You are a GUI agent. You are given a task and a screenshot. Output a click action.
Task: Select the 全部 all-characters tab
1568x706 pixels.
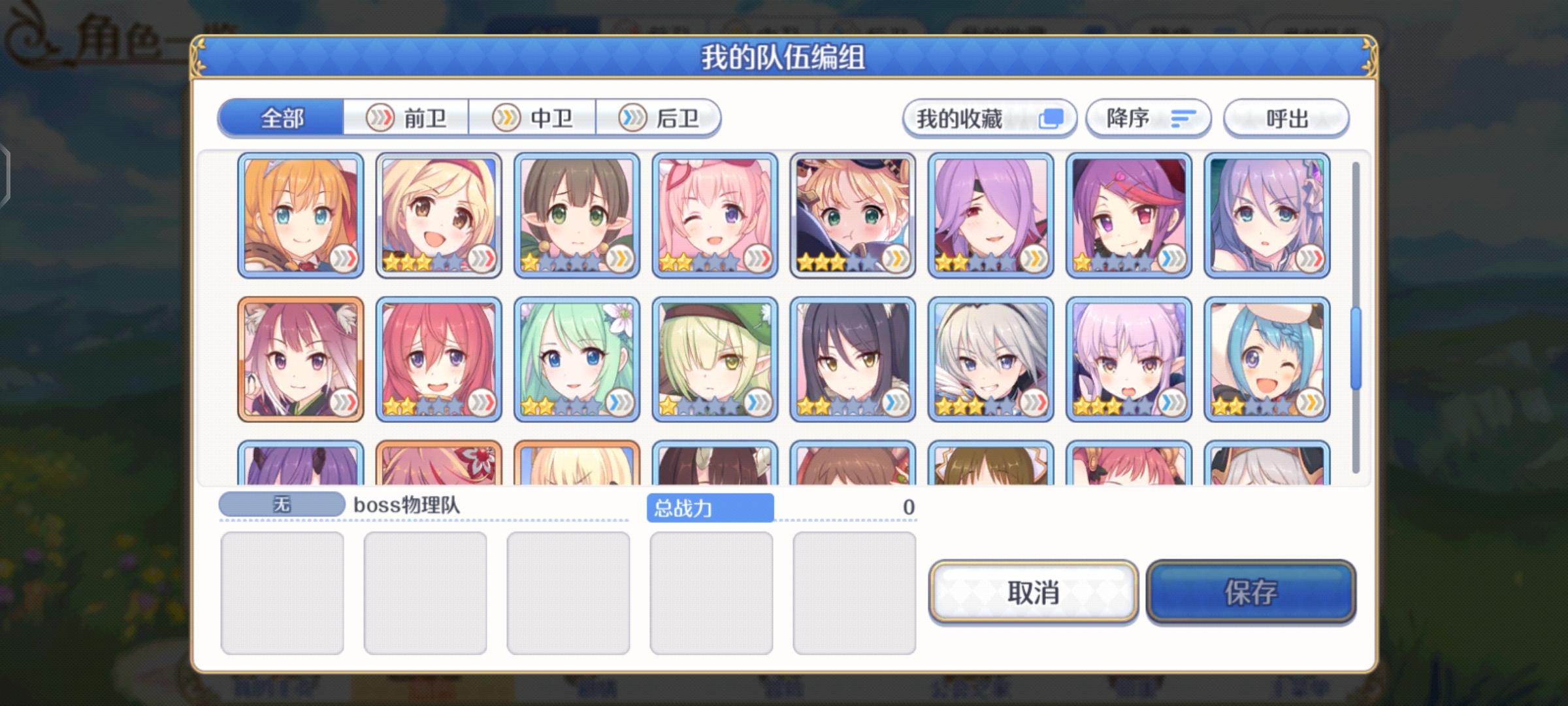click(281, 118)
